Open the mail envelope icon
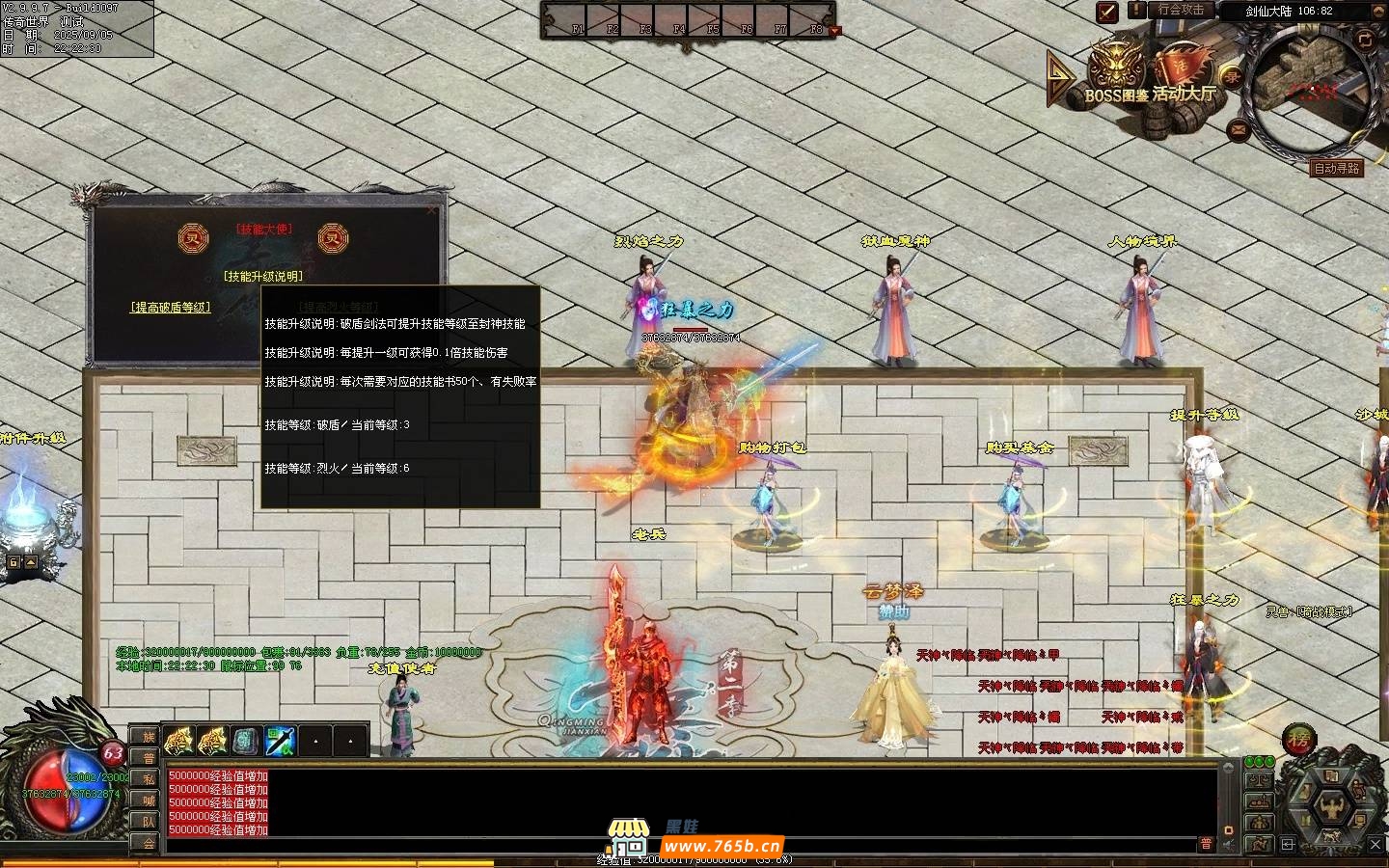1389x868 pixels. 1239,130
